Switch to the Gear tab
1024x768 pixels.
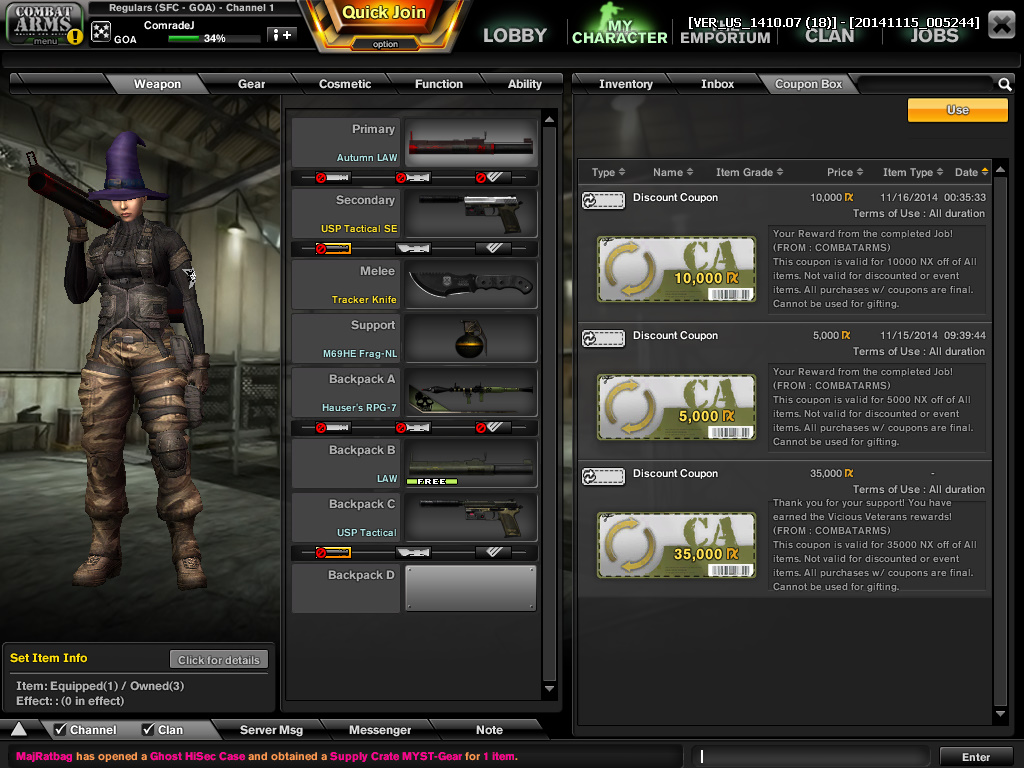[251, 84]
